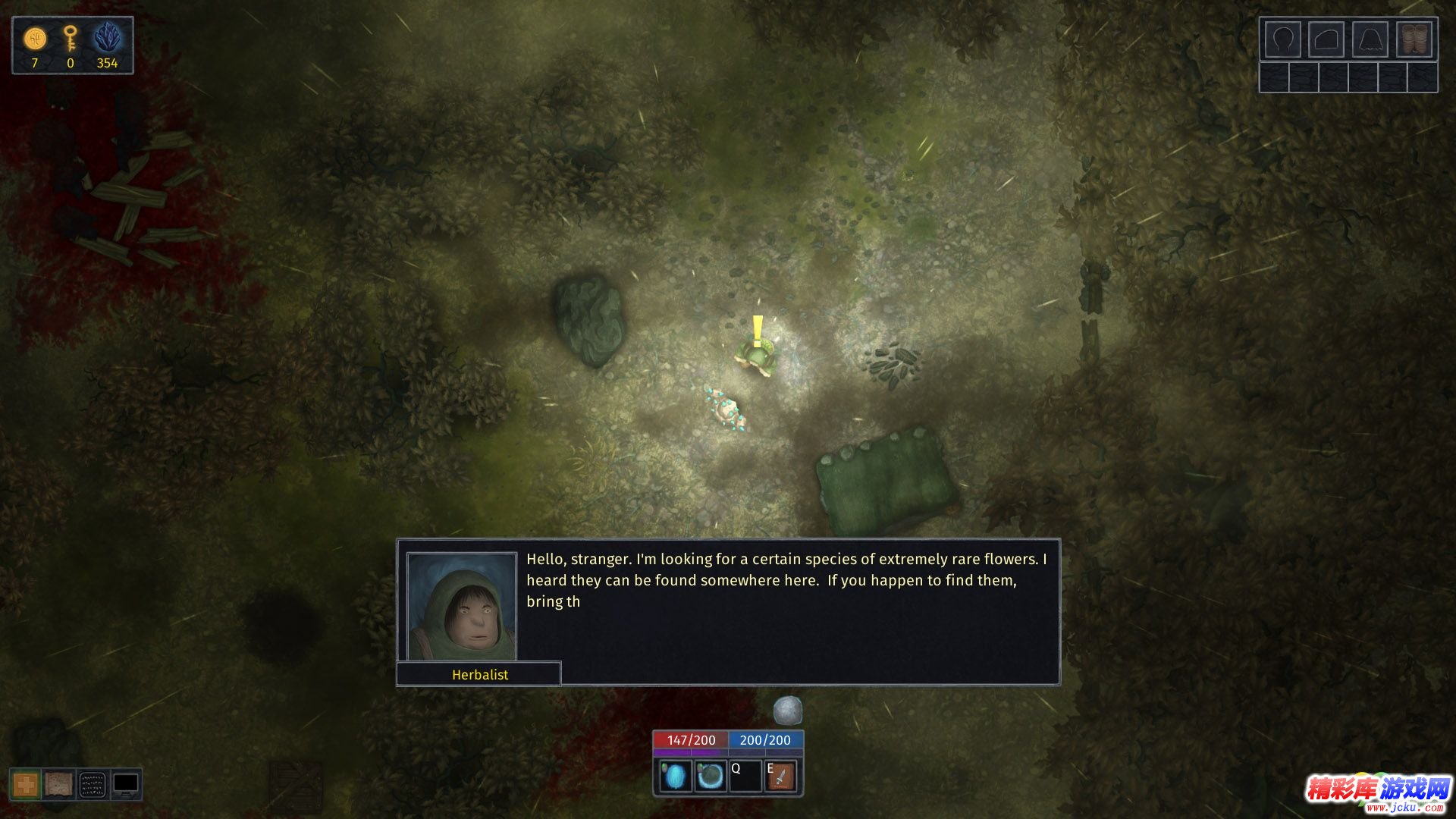Select the empty Q ability slot
This screenshot has width=1456, height=819.
pyautogui.click(x=745, y=777)
